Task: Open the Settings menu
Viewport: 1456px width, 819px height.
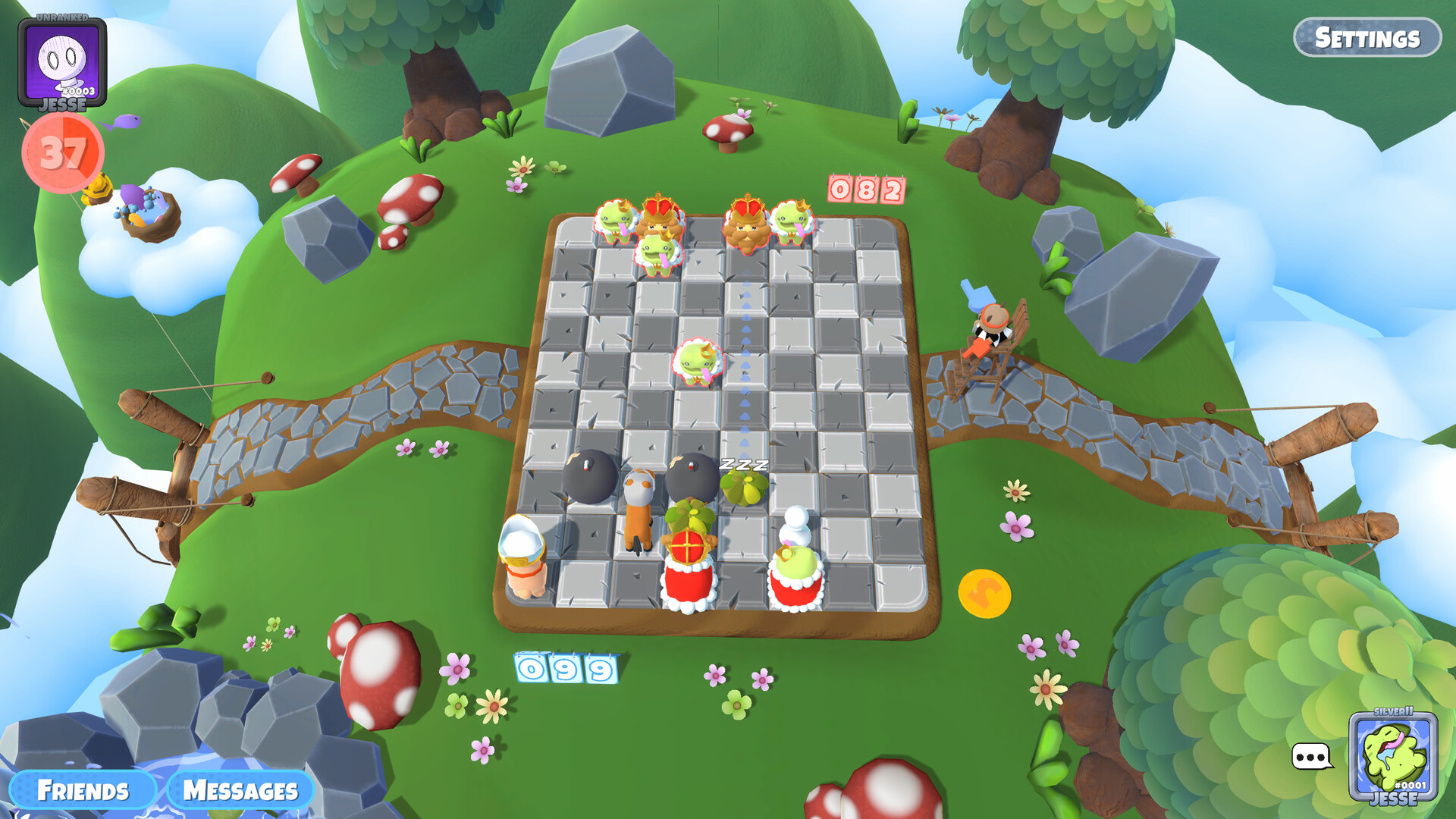Action: tap(1370, 35)
